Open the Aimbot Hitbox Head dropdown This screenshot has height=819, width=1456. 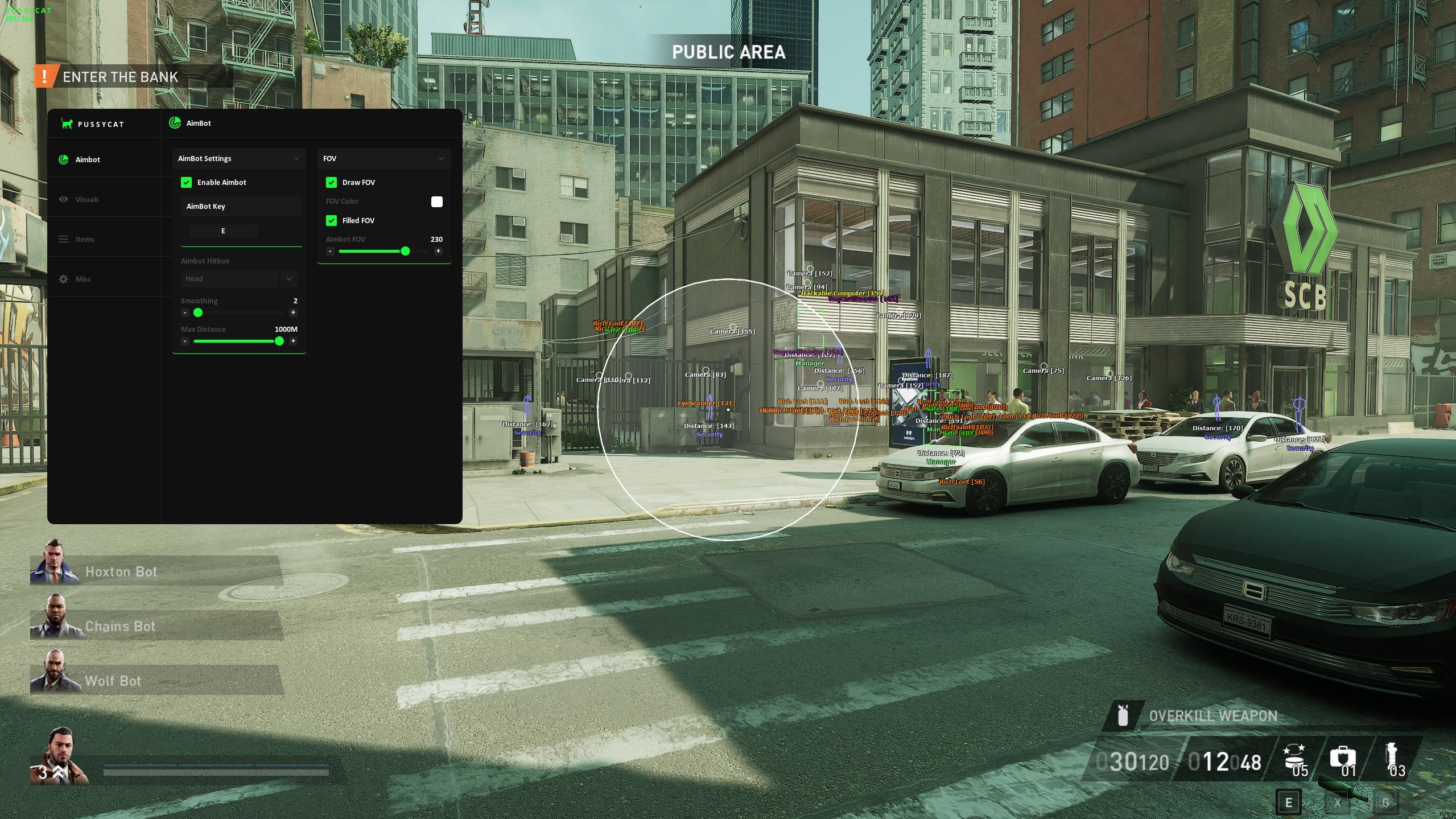238,279
